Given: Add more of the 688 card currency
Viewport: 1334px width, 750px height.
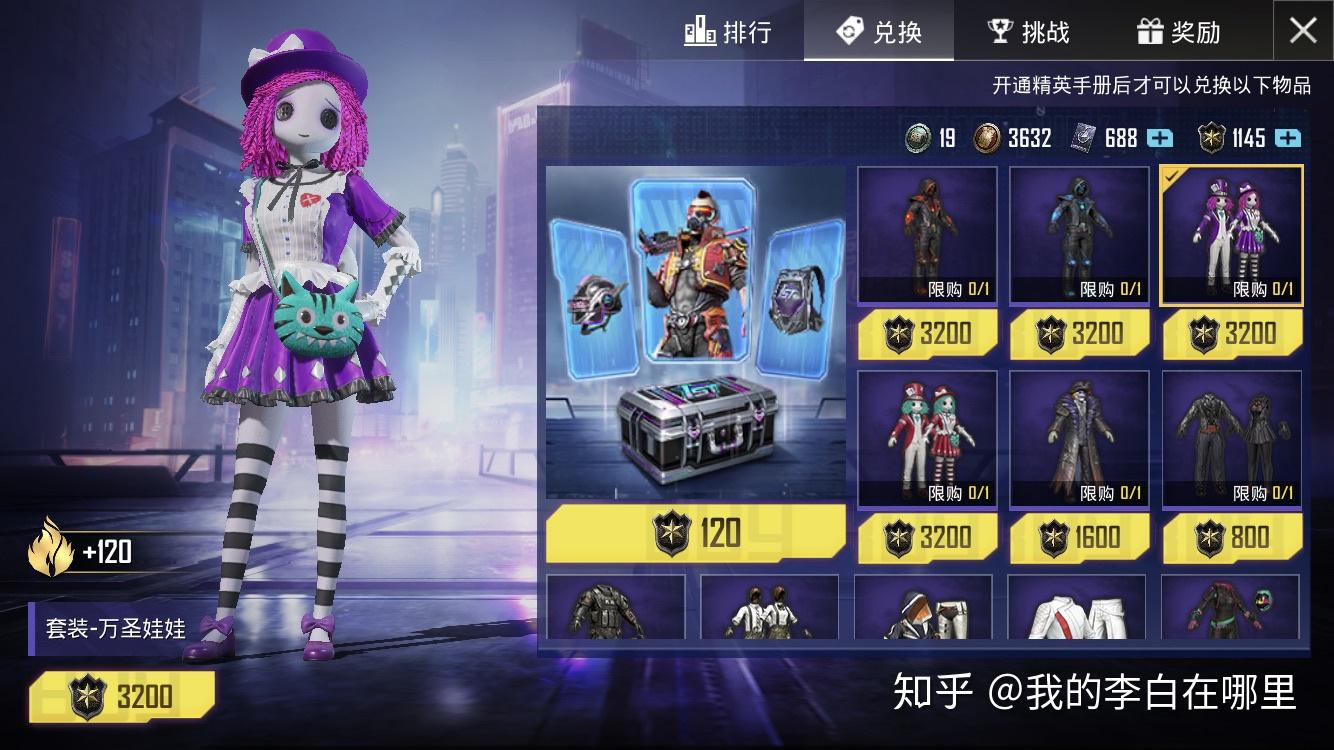Looking at the screenshot, I should 1159,138.
